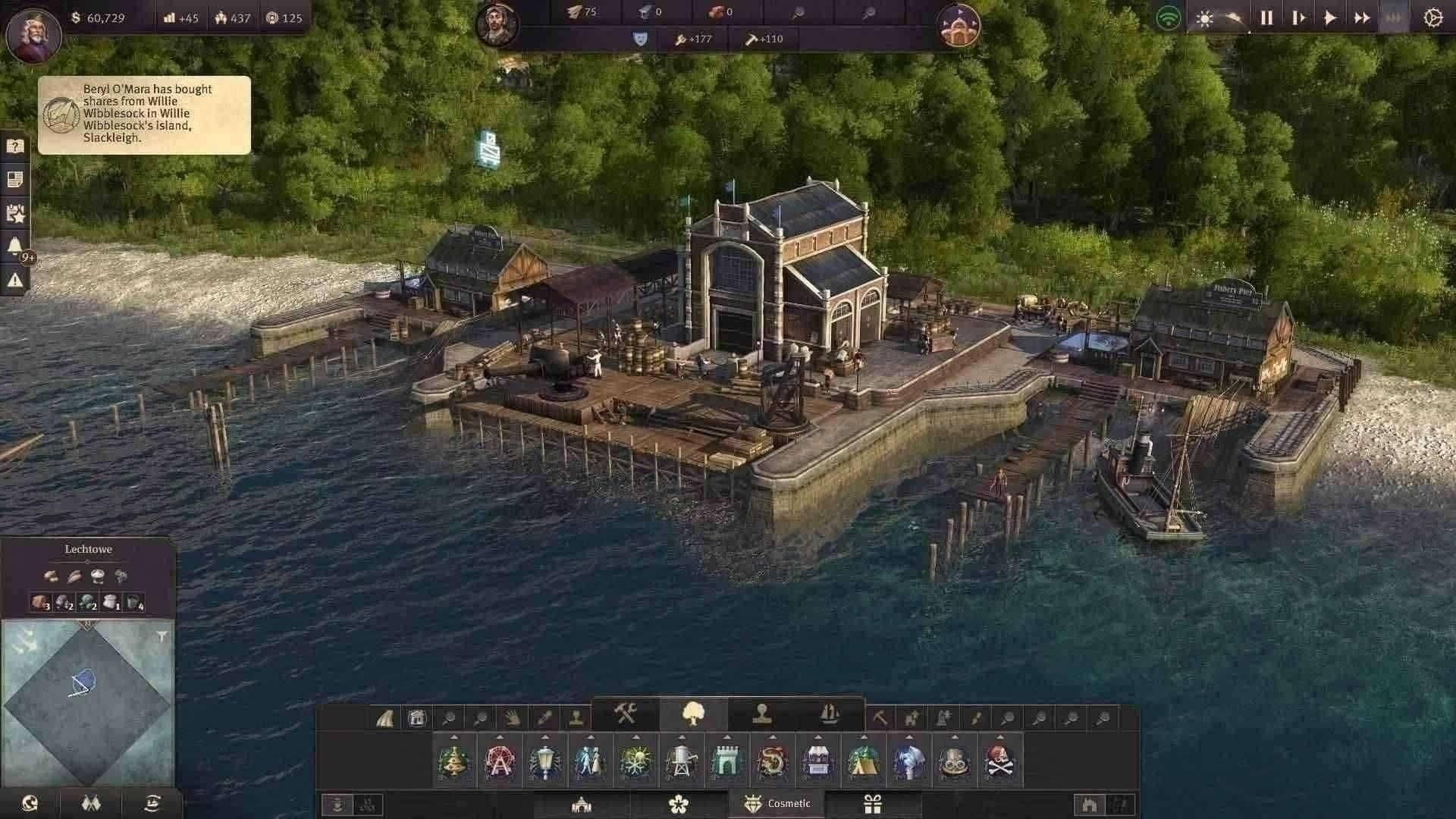Click the minimap to move the camera
This screenshot has height=819, width=1456.
pos(87,701)
